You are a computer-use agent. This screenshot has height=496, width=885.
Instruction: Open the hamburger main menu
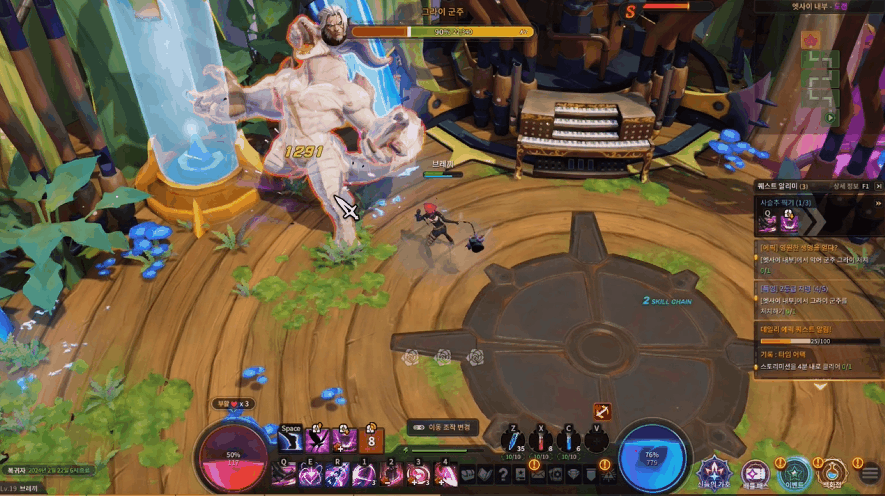(869, 473)
